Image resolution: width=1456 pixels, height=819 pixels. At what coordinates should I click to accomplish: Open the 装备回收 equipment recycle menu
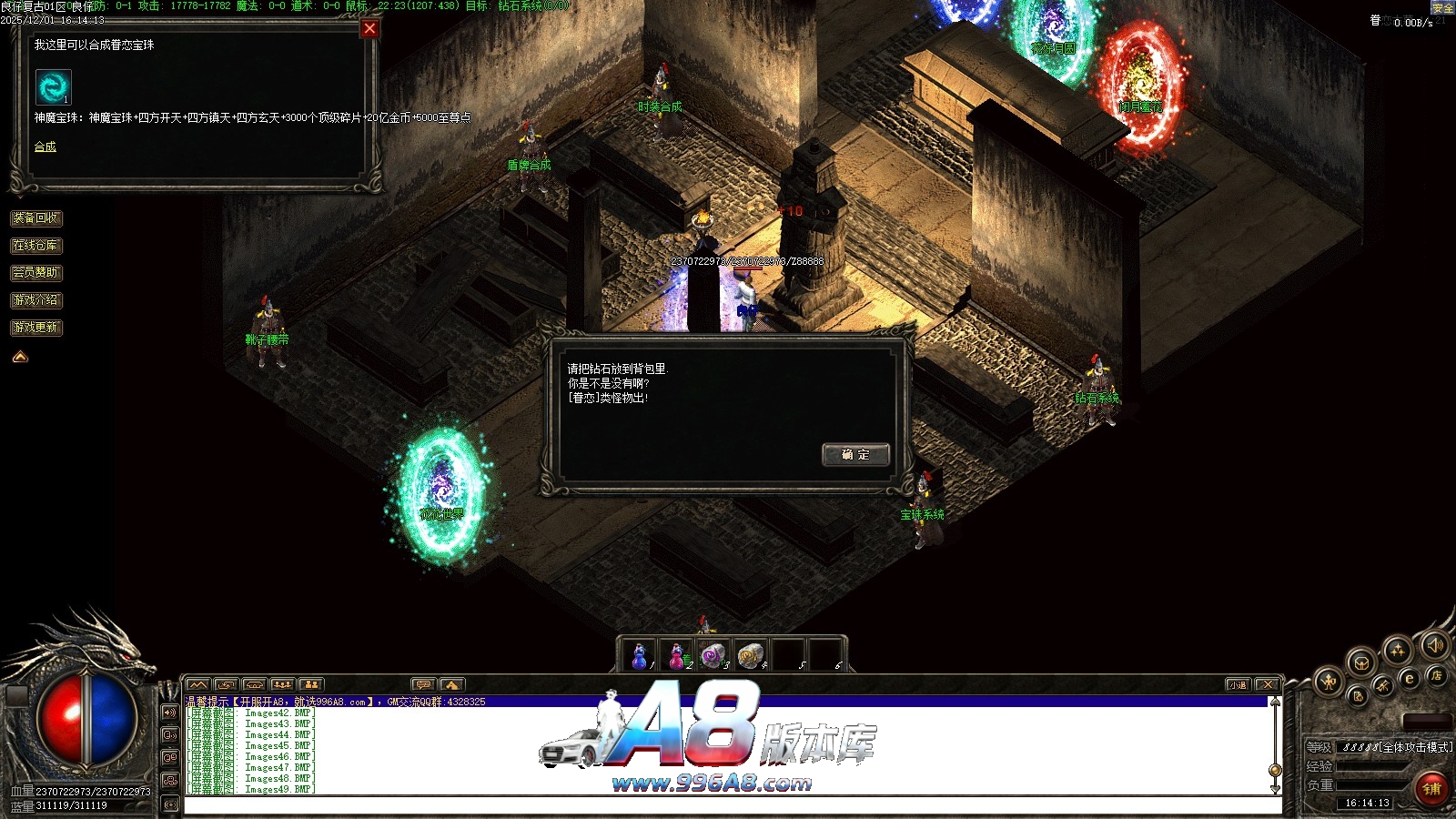[x=36, y=218]
